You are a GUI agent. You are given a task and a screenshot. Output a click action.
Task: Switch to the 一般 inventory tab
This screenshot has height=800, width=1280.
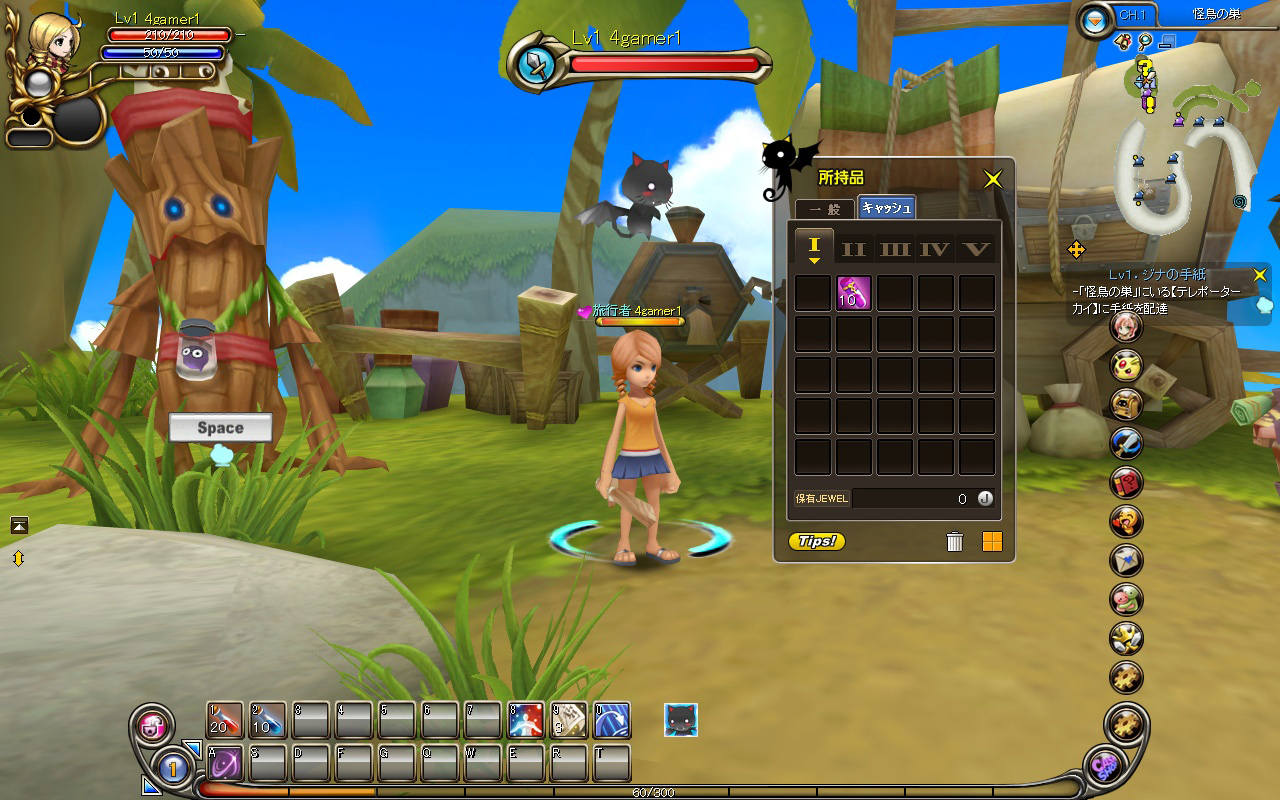pos(825,209)
